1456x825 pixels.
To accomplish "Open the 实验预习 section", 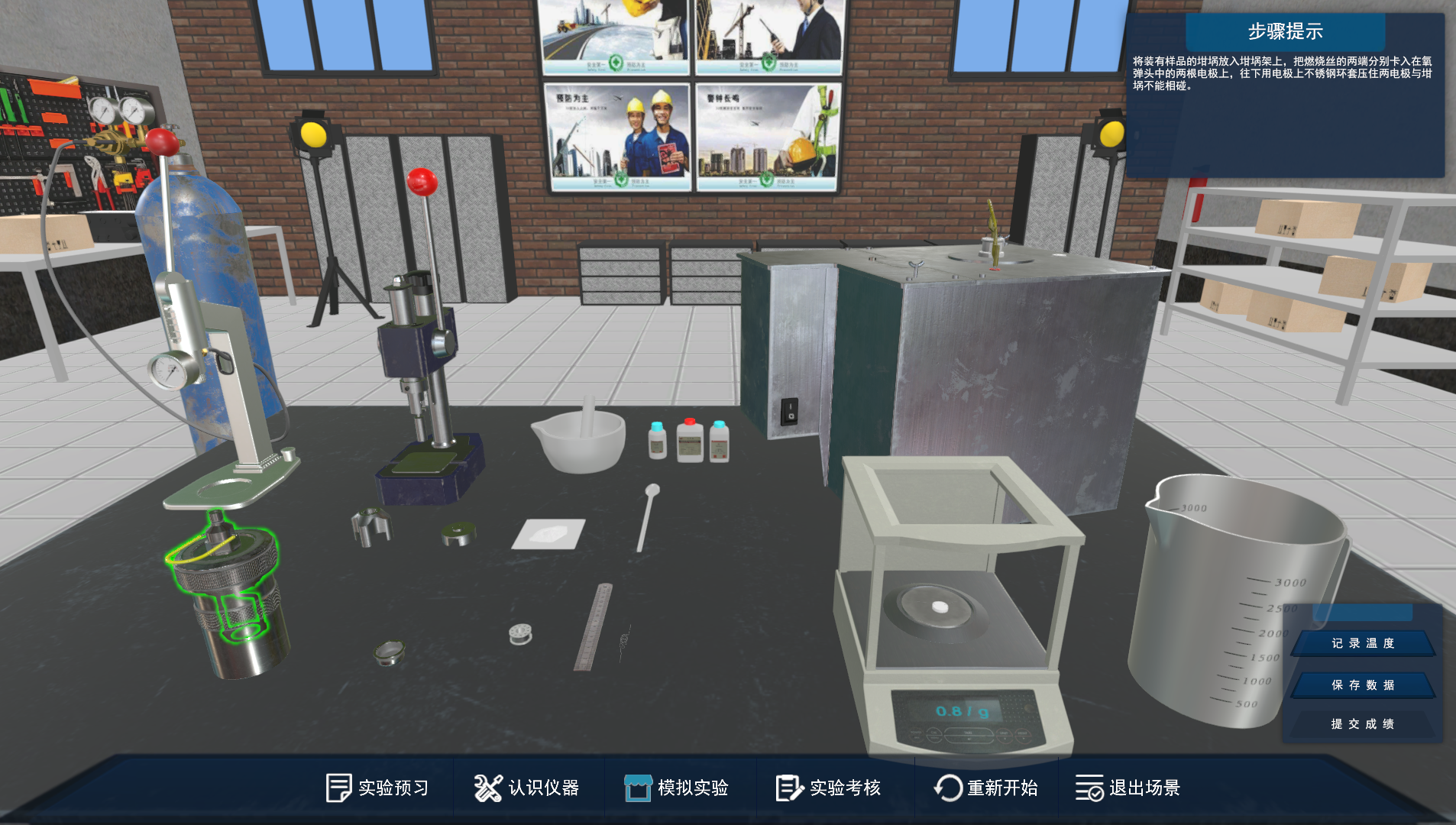I will (377, 788).
